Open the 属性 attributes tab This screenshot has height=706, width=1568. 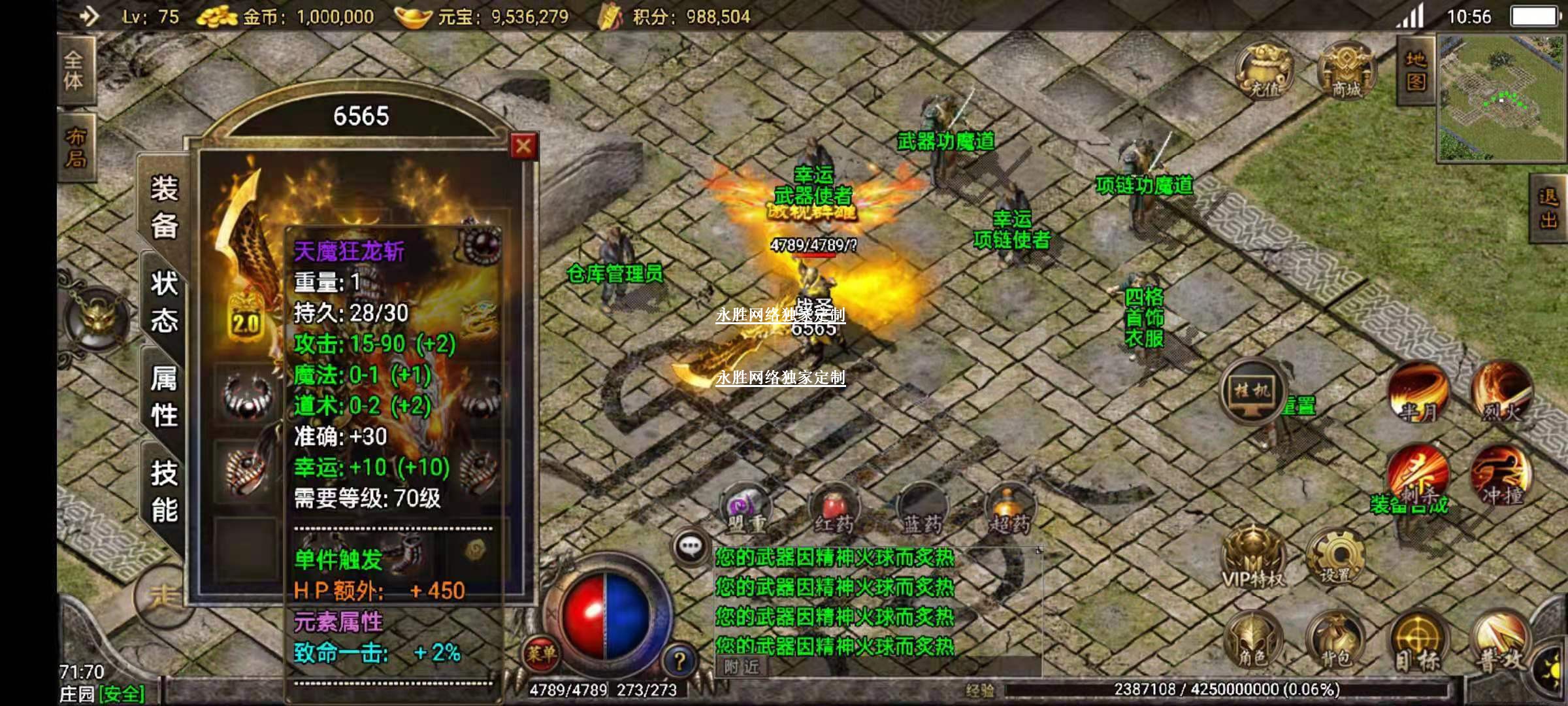164,397
